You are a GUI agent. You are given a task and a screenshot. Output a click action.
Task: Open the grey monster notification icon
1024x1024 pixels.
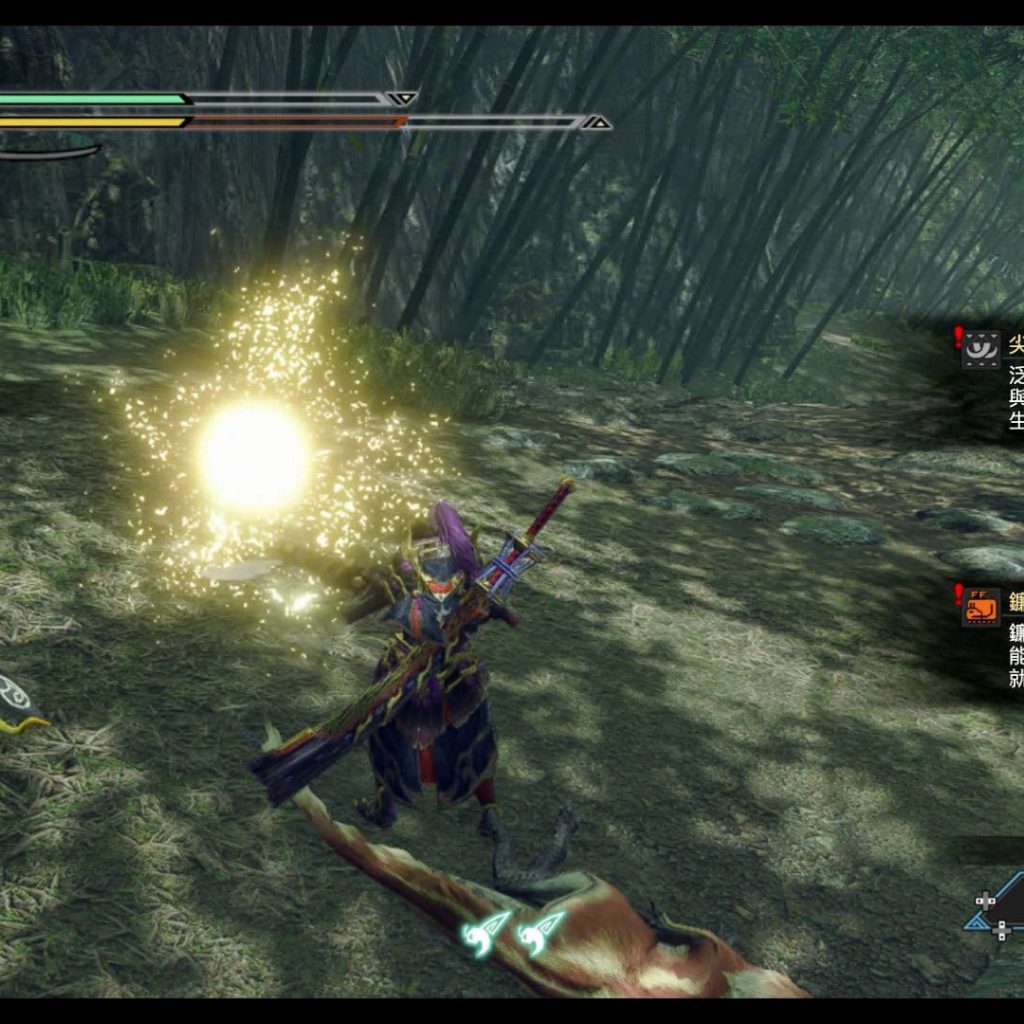[981, 350]
